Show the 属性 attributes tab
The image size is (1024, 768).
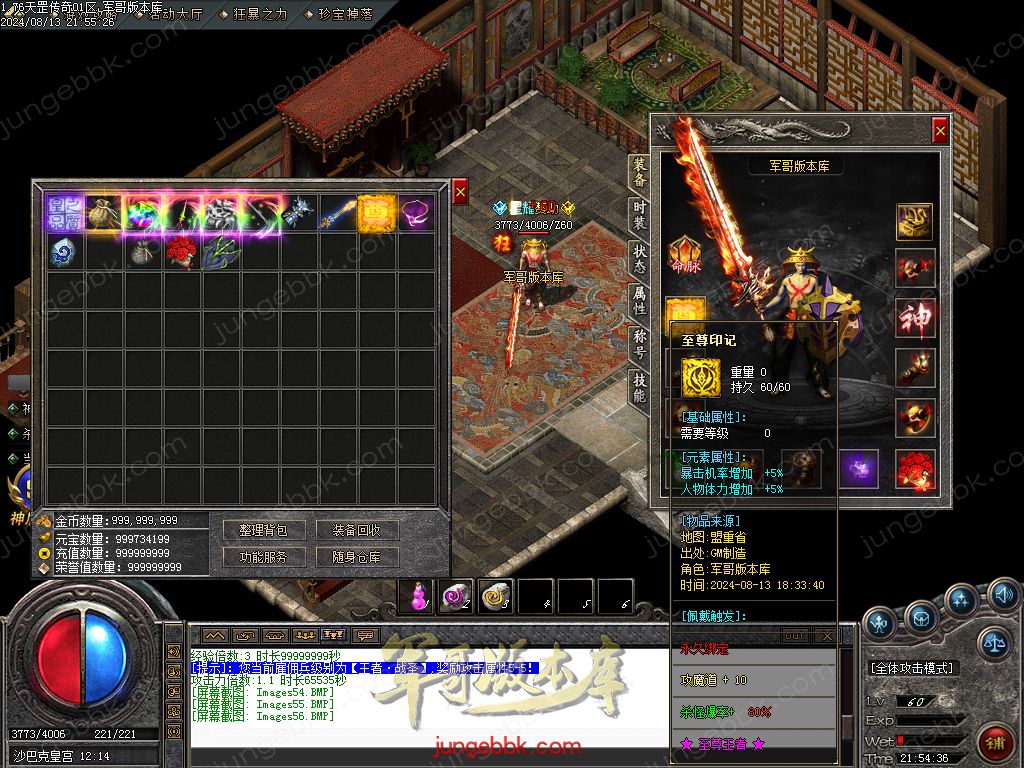click(639, 300)
